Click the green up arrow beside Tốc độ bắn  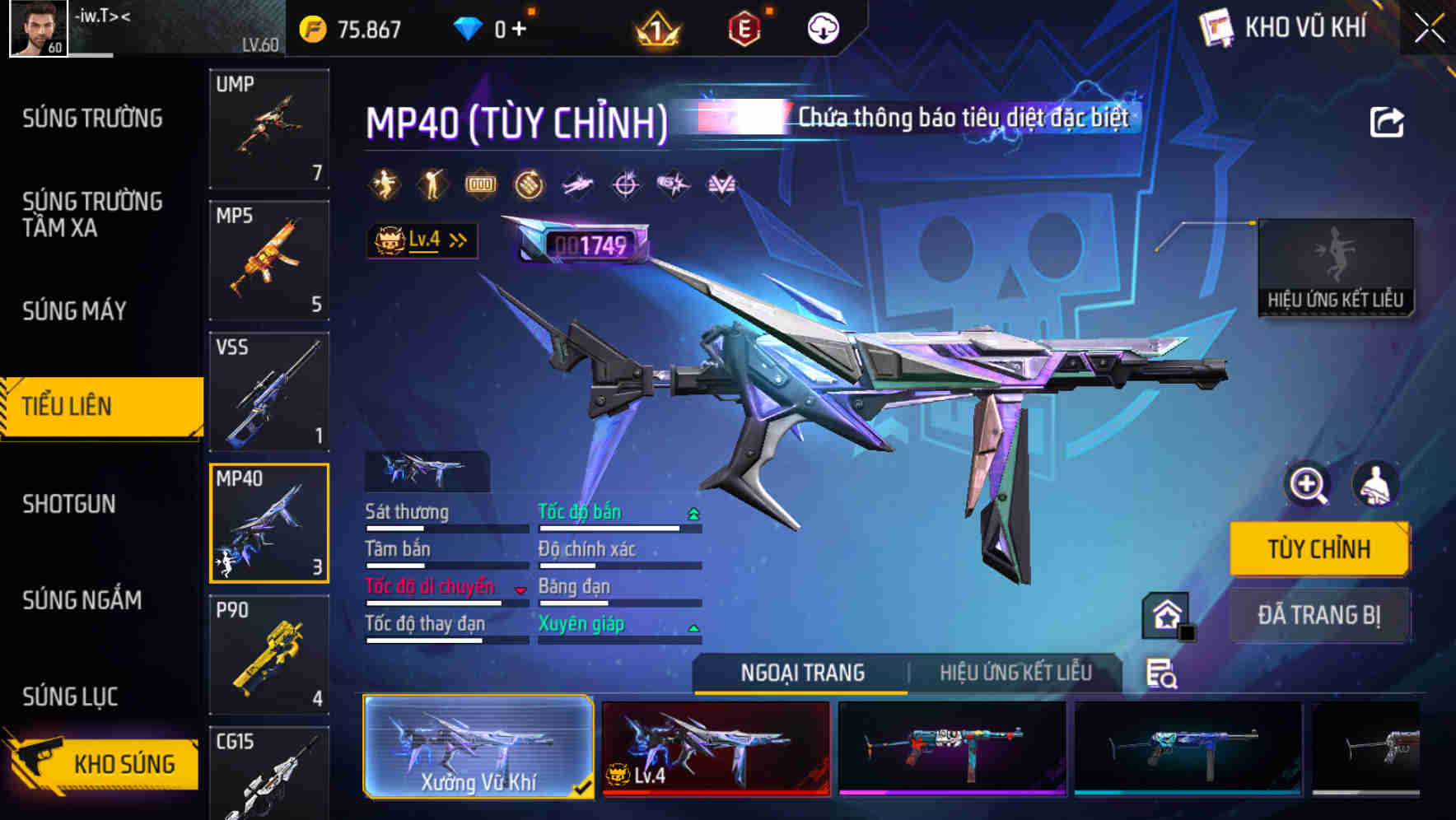pos(694,512)
